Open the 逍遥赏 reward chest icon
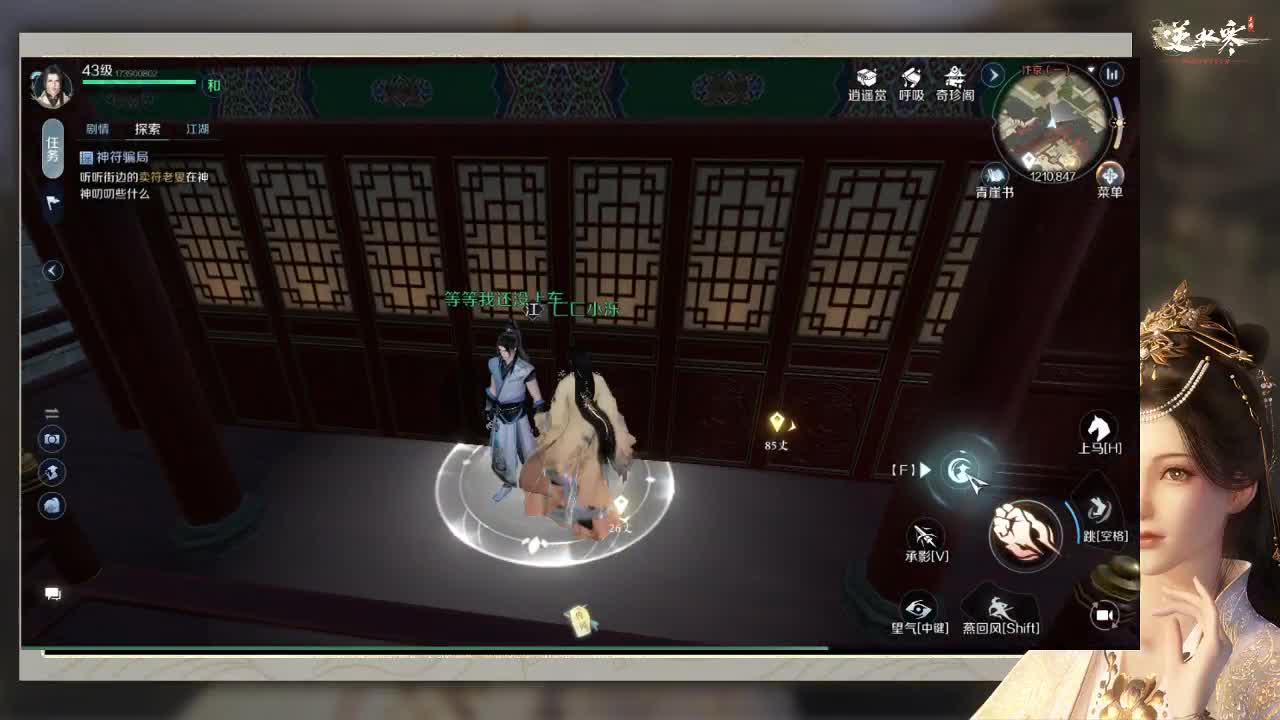This screenshot has width=1280, height=720. click(866, 78)
